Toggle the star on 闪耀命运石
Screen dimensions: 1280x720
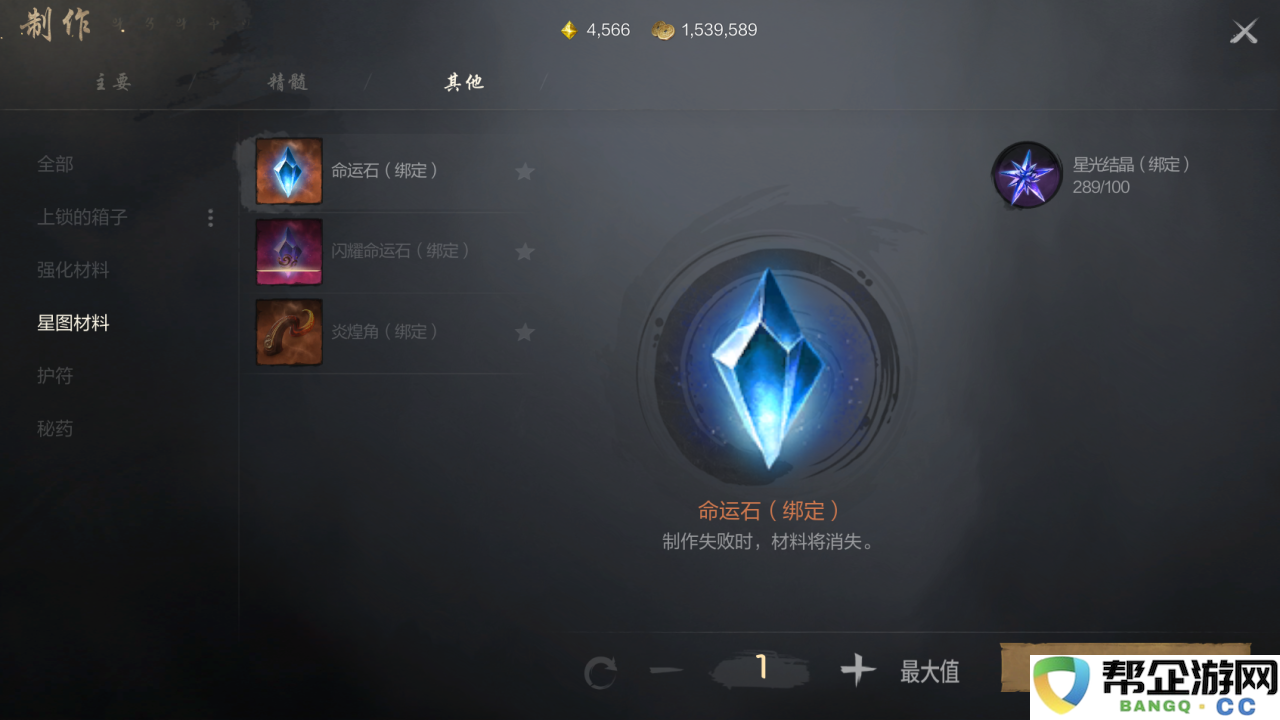pyautogui.click(x=525, y=251)
